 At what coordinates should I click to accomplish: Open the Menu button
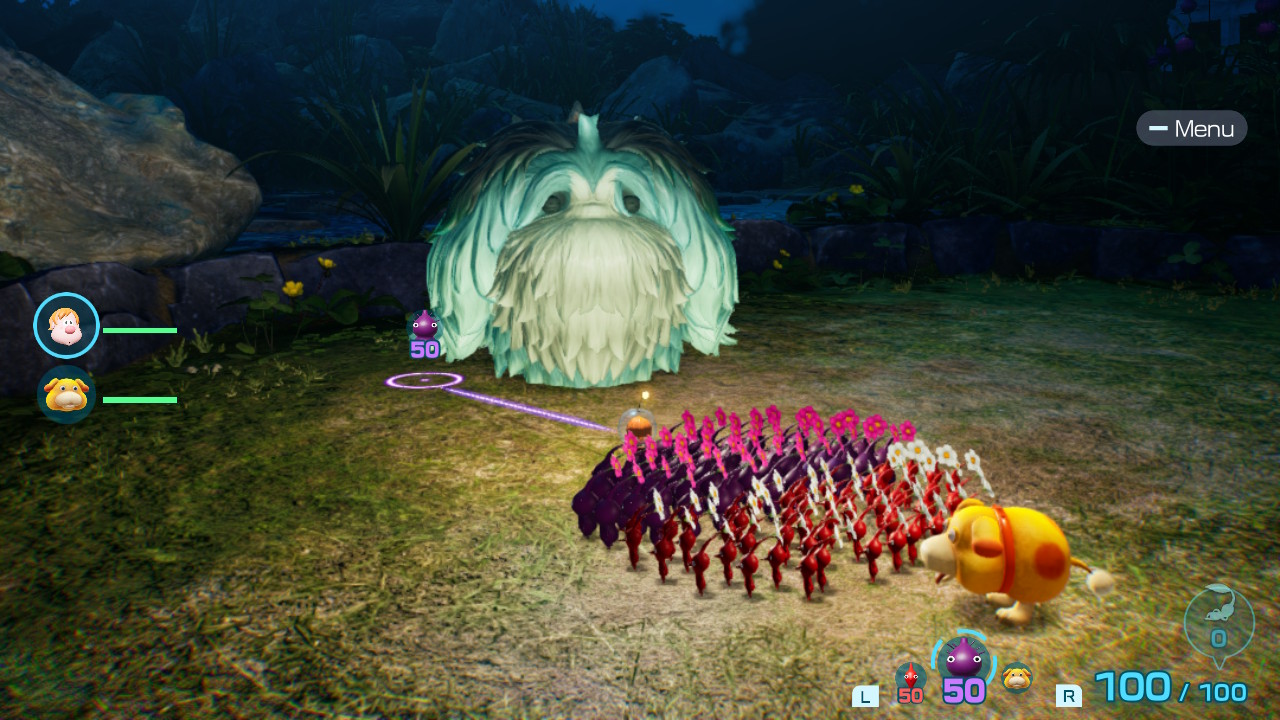1191,128
